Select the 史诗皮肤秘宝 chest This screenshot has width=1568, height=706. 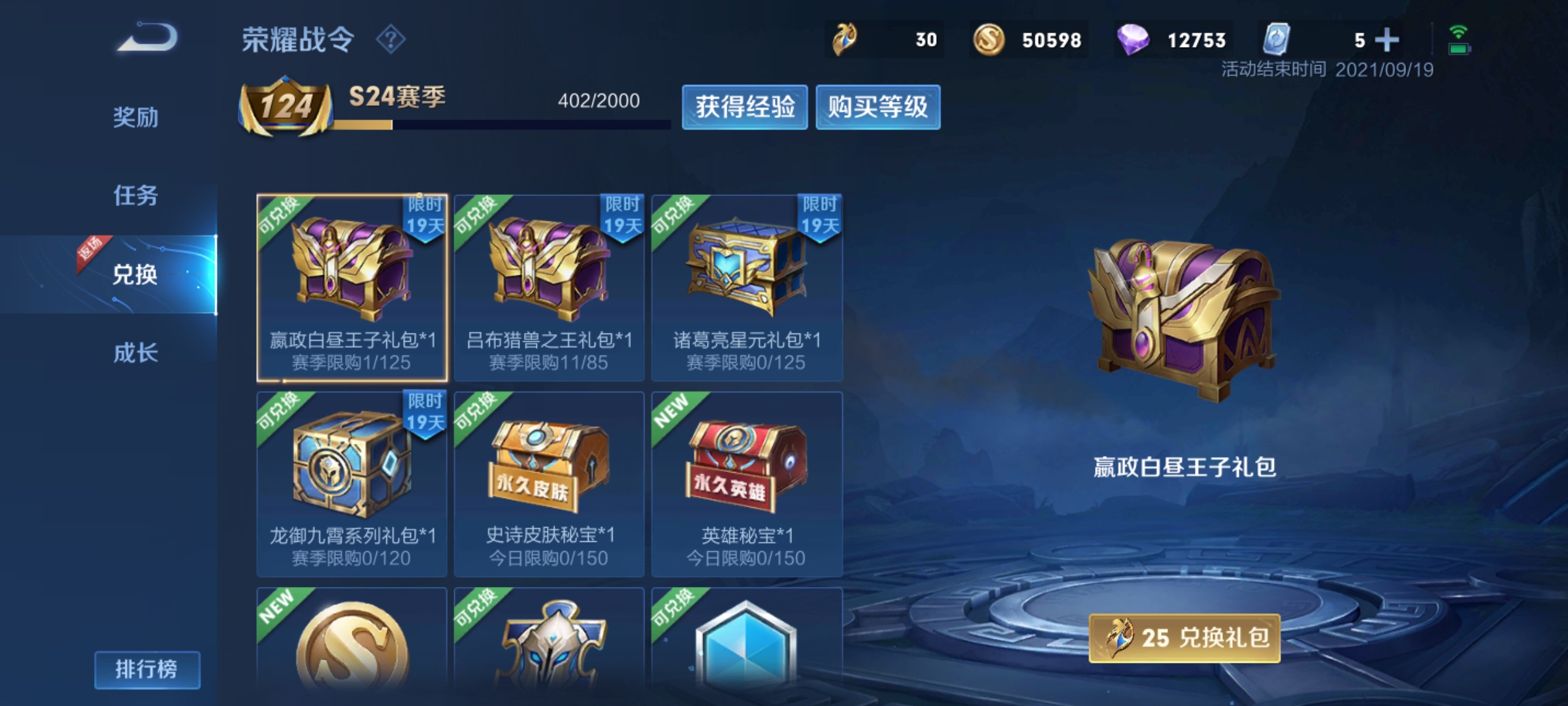click(549, 484)
